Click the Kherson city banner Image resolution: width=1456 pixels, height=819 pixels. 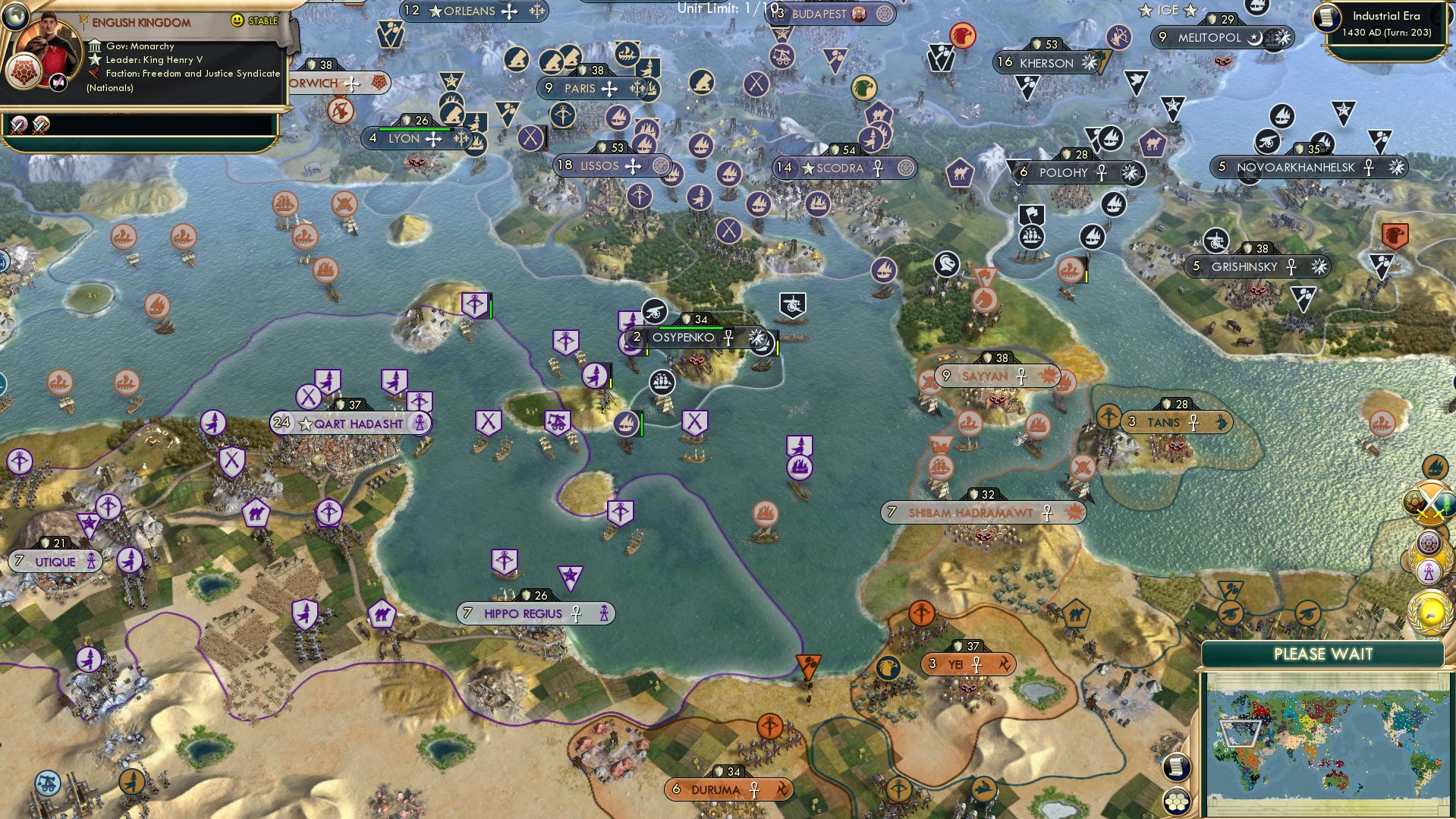tap(1049, 64)
